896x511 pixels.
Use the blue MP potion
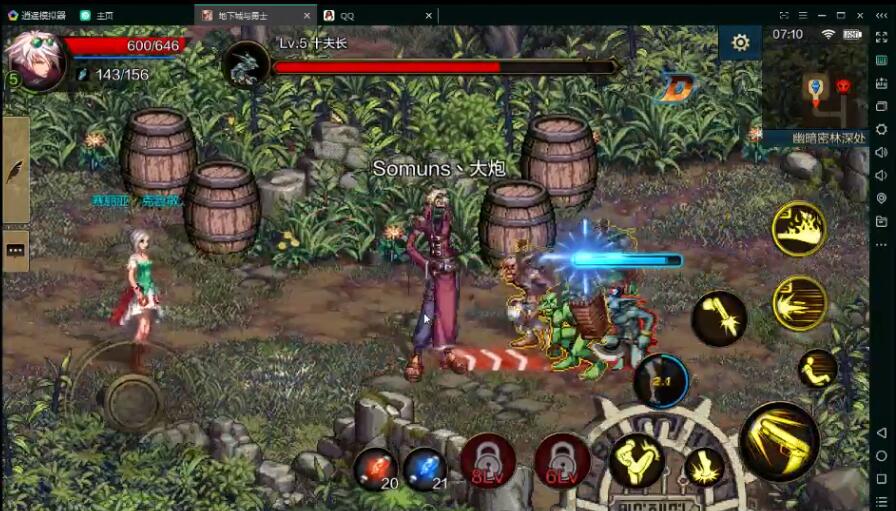(x=425, y=467)
